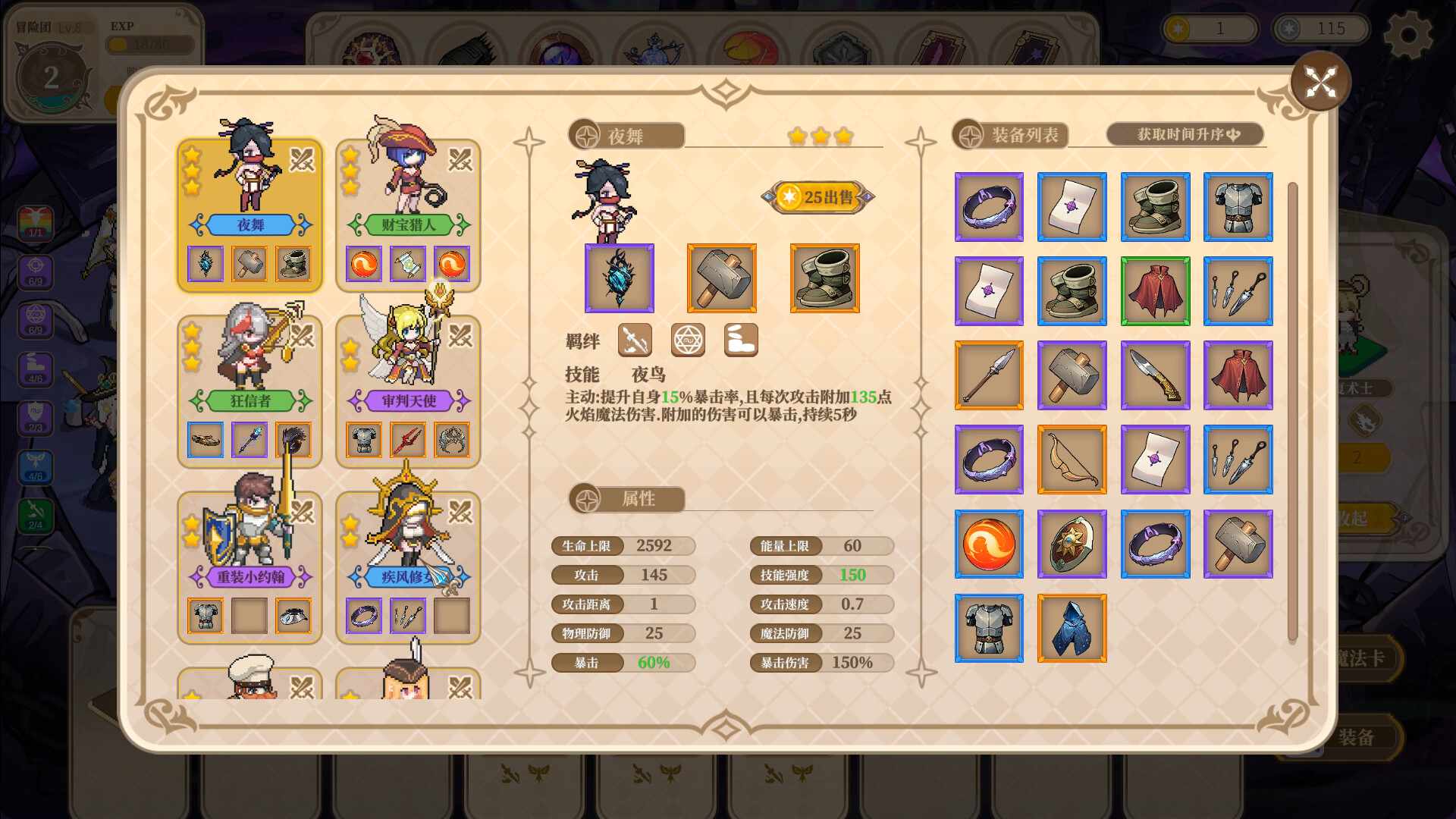Click the boots equipment slot of 夜舞
The height and width of the screenshot is (819, 1456).
823,278
